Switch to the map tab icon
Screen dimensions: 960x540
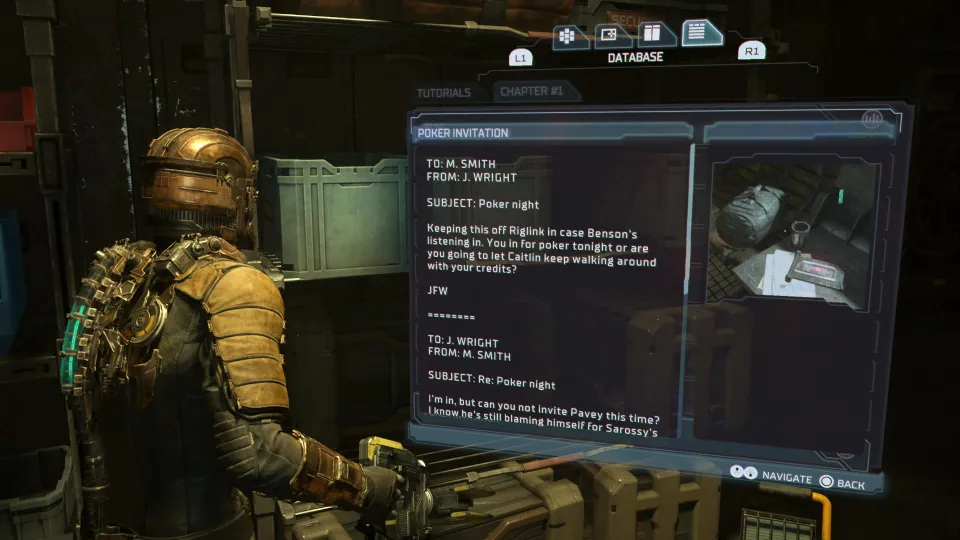[x=612, y=36]
